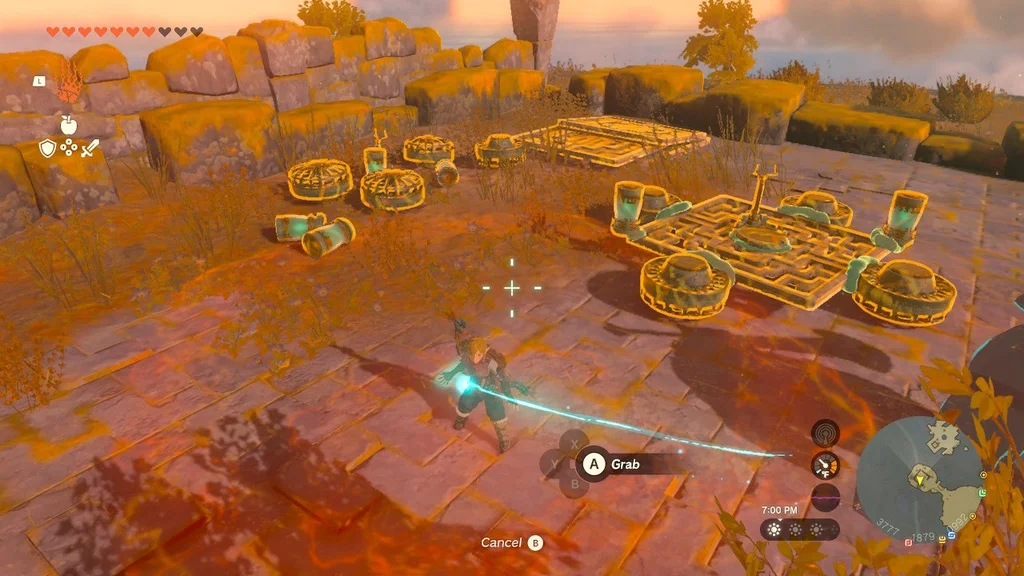1024x576 pixels.
Task: Show the weather forecast bar
Action: click(798, 529)
